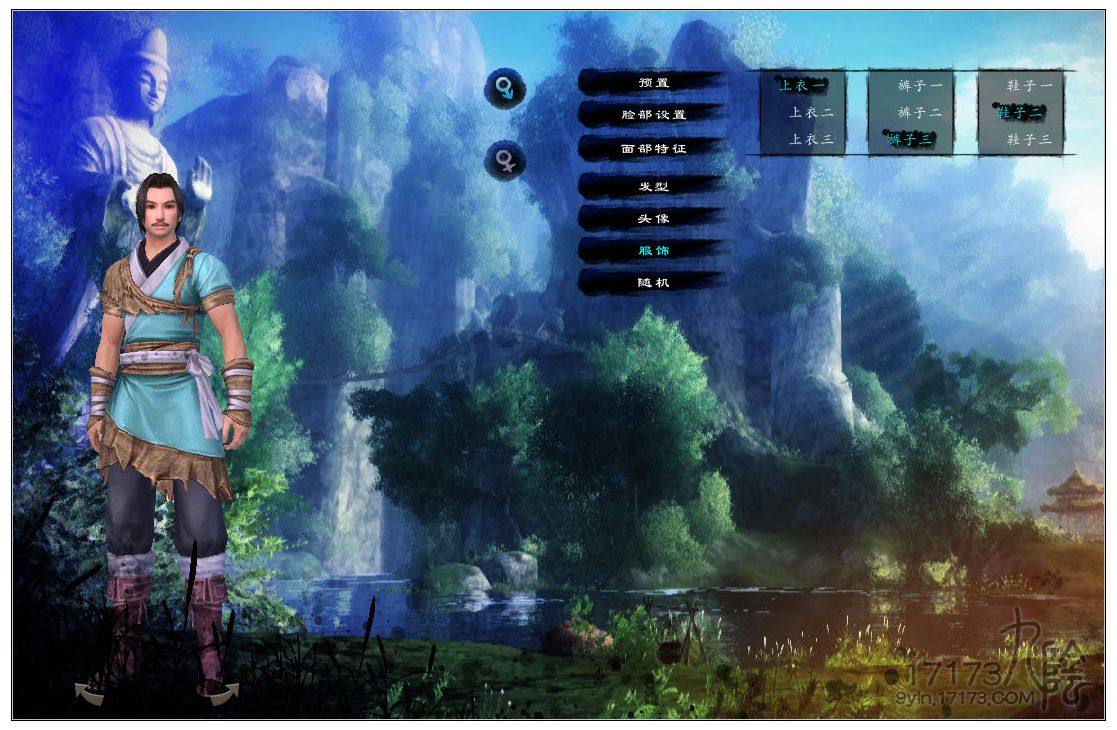This screenshot has height=730, width=1117.
Task: Choose the 发型 hairstyle menu
Action: coord(653,187)
